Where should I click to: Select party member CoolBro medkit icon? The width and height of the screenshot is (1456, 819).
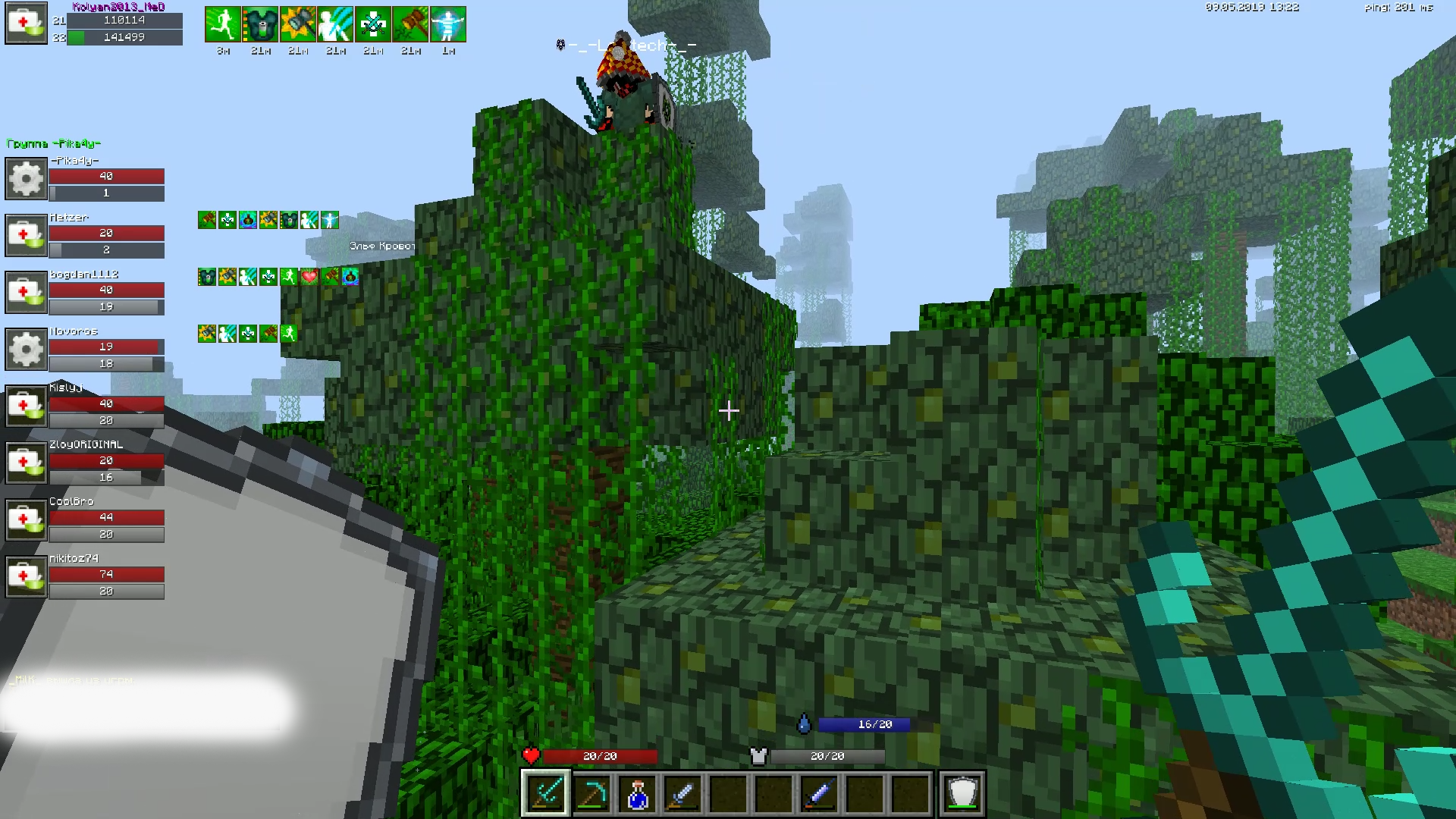pos(27,519)
